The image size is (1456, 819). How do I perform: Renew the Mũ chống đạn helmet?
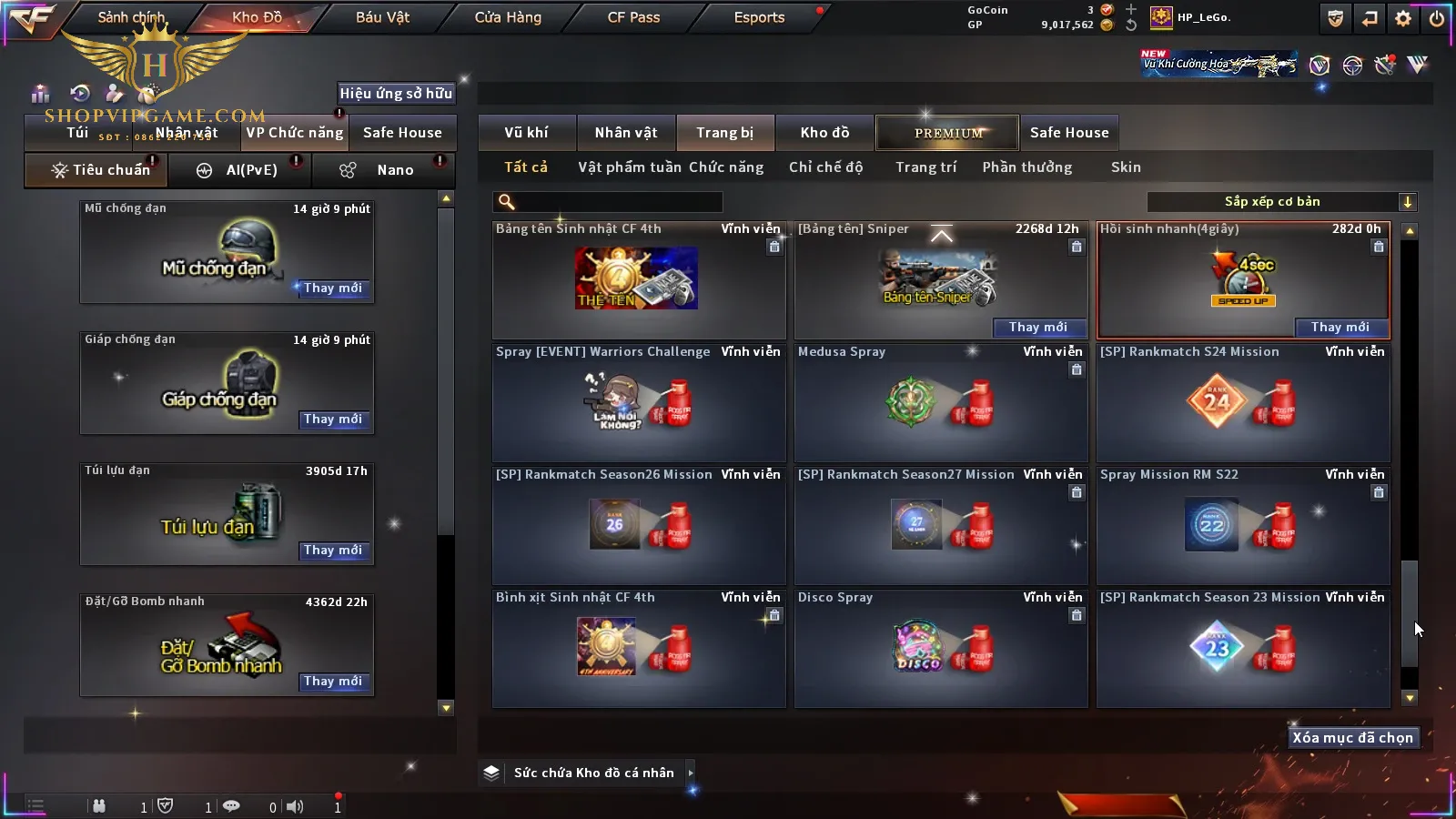(333, 288)
